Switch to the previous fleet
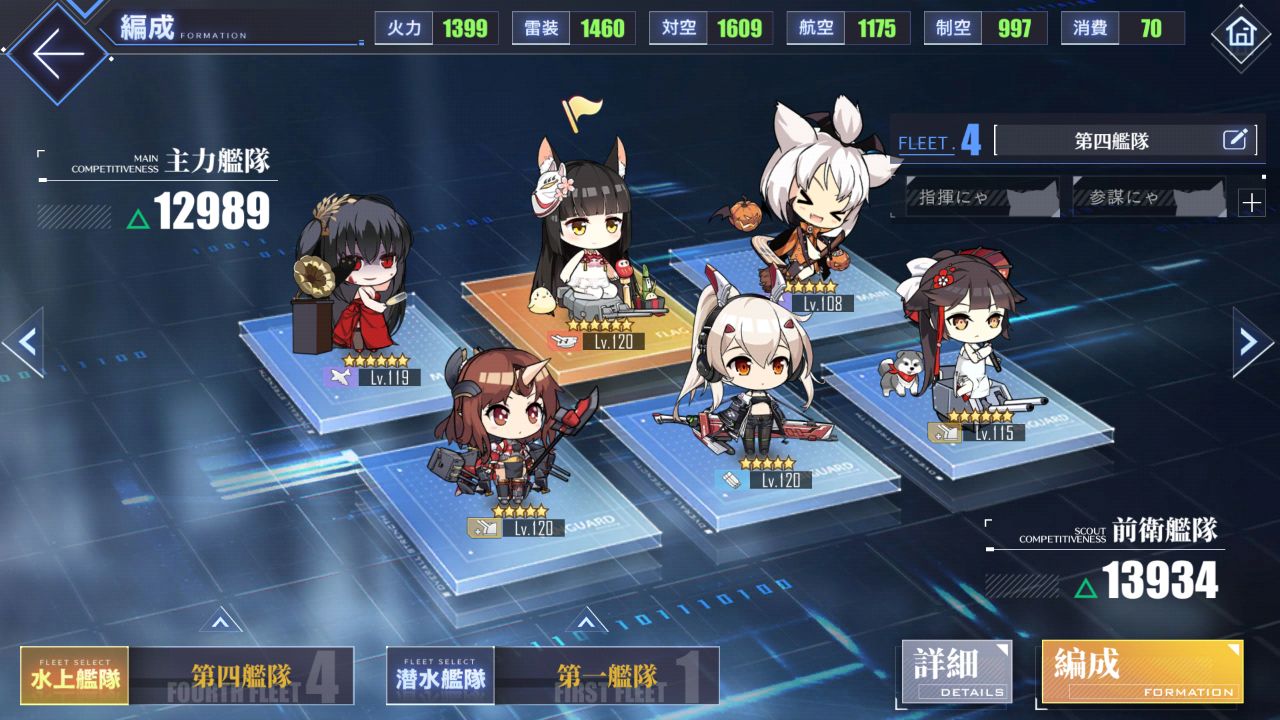 pos(24,343)
